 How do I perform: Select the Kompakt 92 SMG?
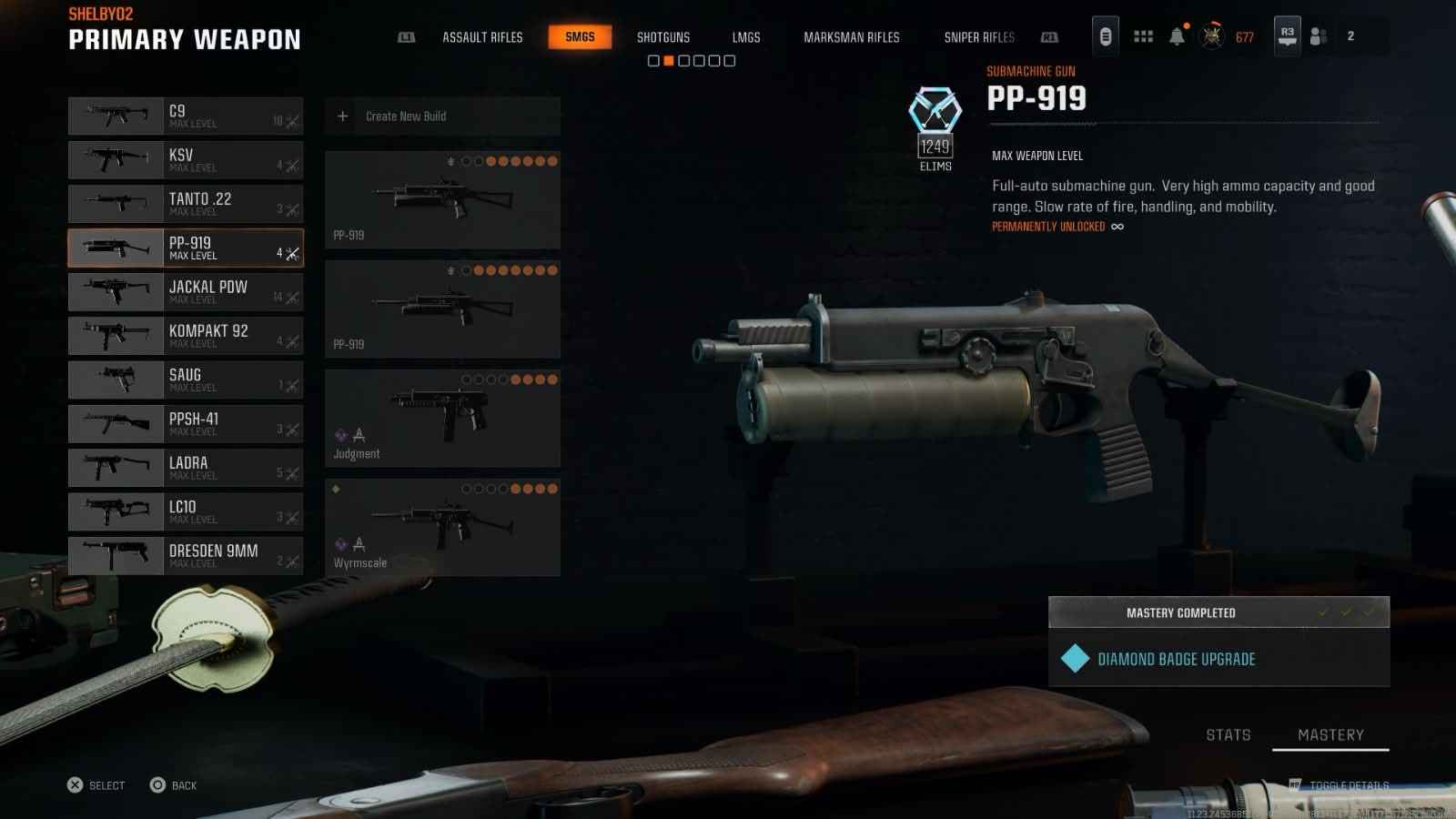coord(186,336)
